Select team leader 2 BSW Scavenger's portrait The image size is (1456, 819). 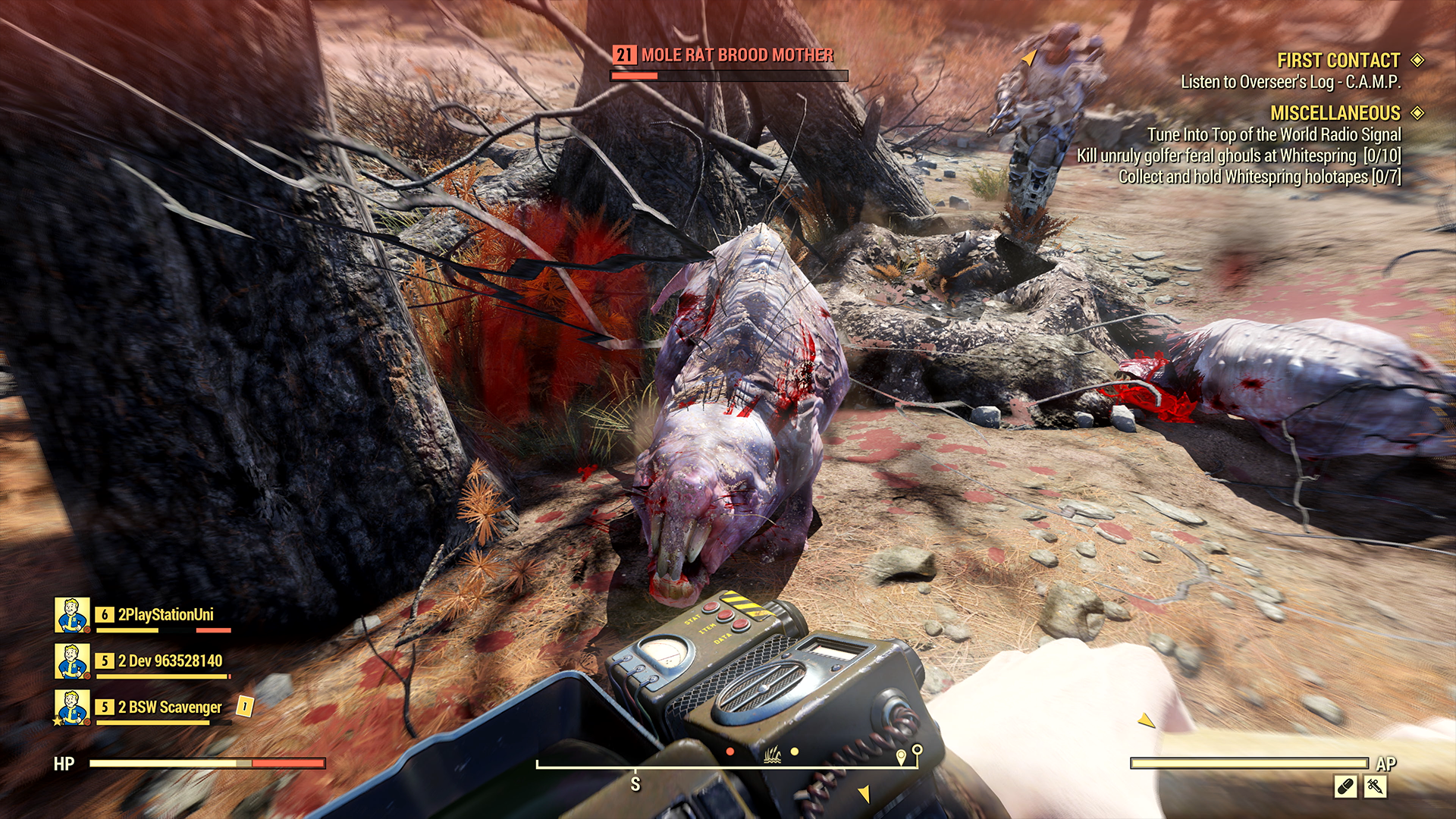coord(72,707)
